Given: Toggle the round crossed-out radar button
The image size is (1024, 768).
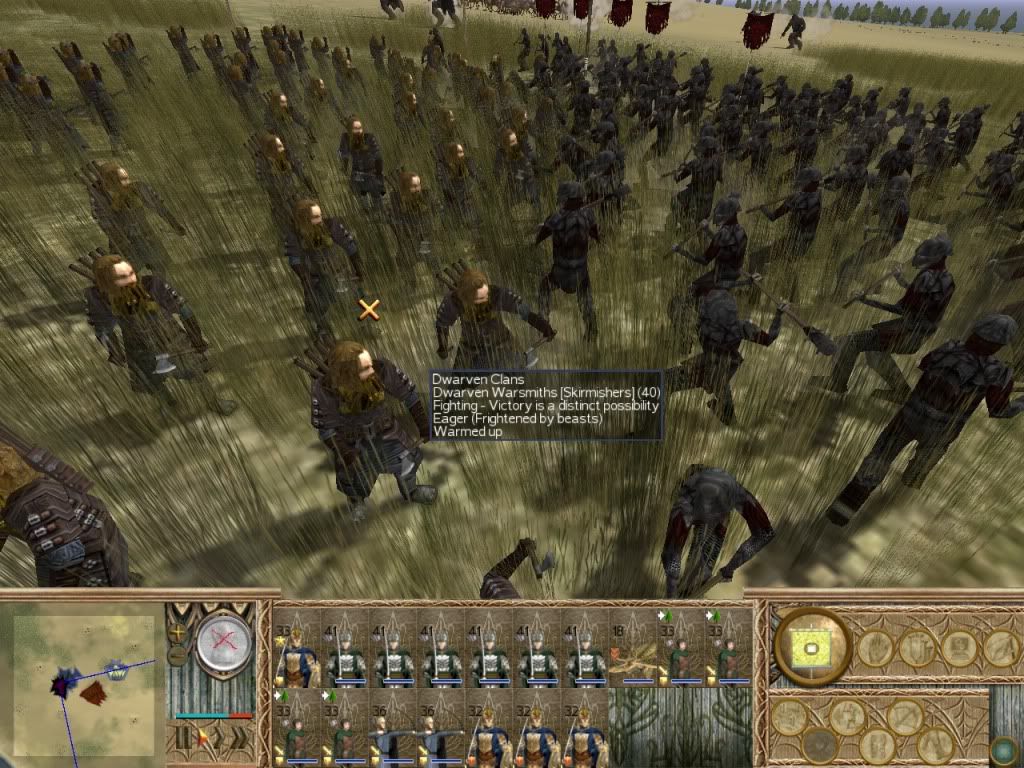Looking at the screenshot, I should pos(222,643).
